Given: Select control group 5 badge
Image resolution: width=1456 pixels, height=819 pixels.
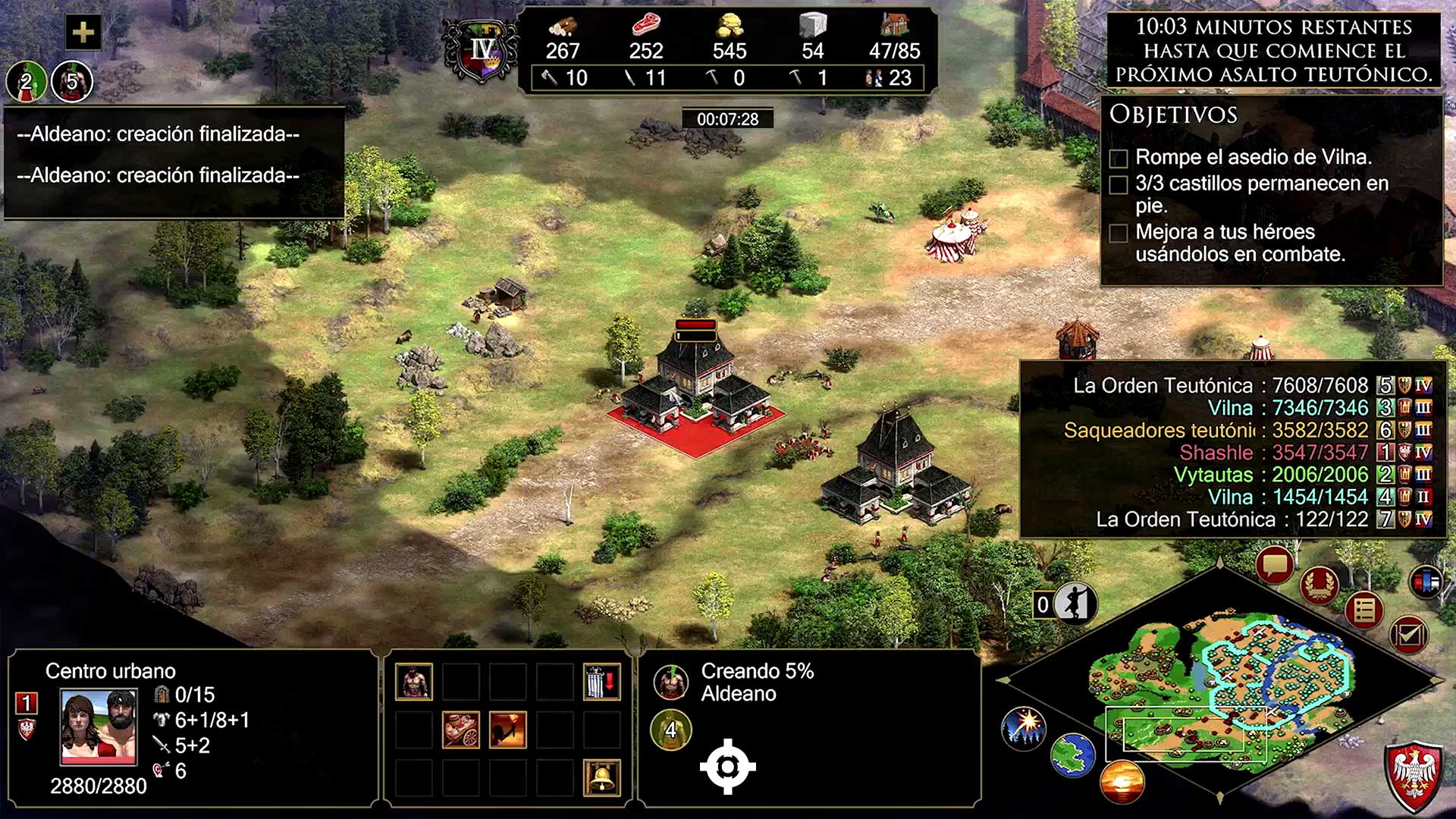Looking at the screenshot, I should 72,81.
